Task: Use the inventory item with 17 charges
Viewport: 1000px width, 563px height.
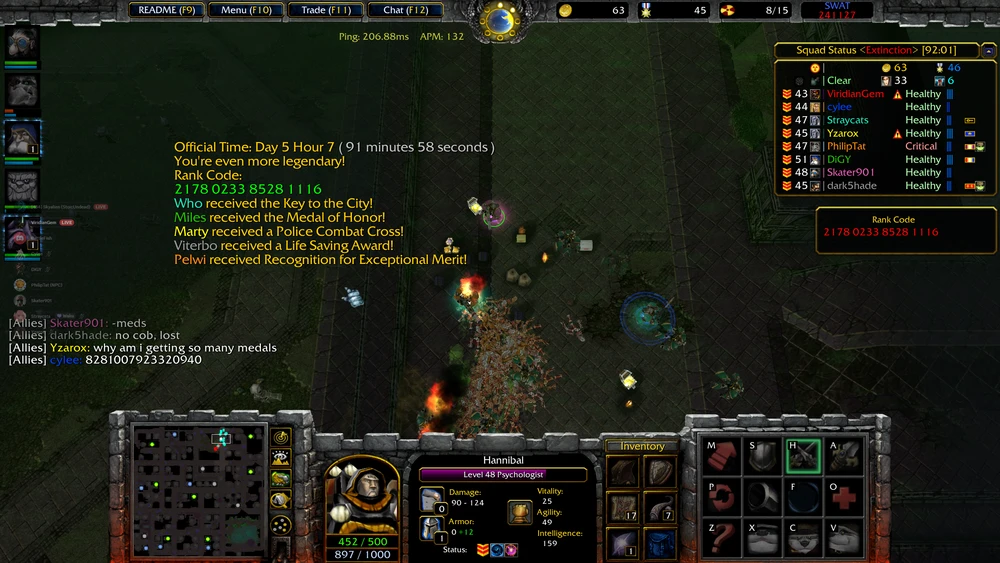Action: tap(624, 508)
